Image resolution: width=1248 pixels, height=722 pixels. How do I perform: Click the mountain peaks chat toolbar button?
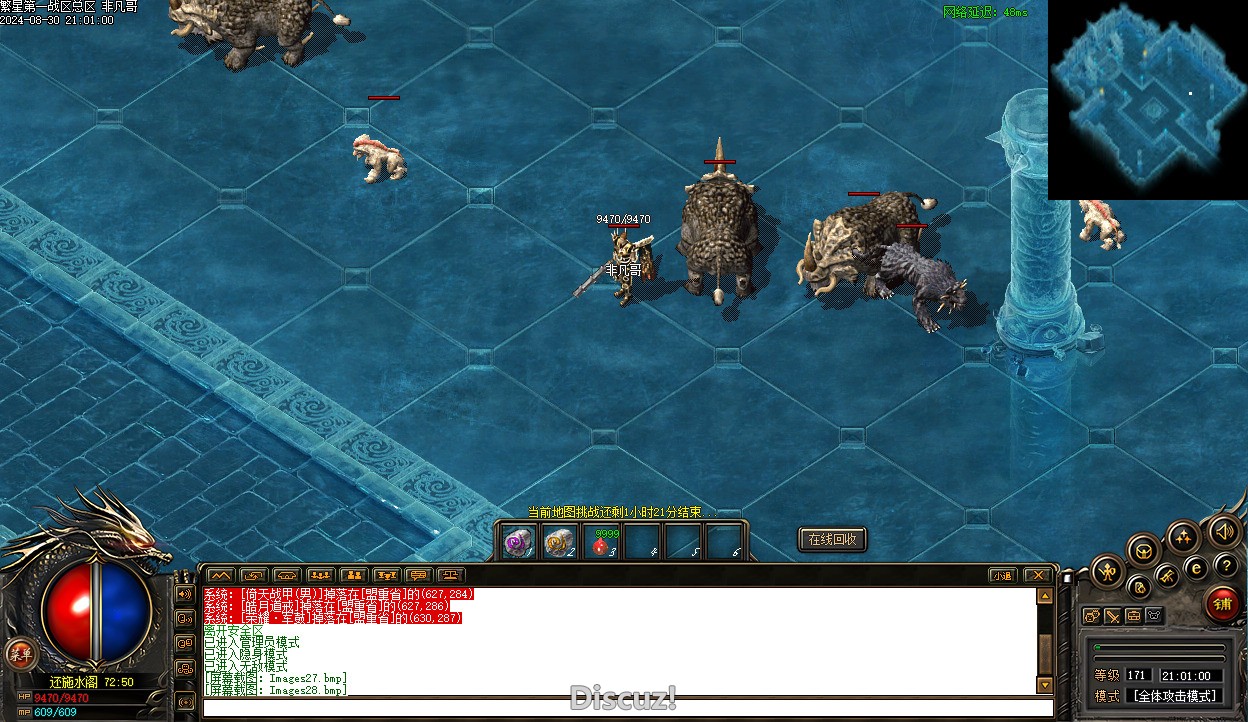click(221, 575)
